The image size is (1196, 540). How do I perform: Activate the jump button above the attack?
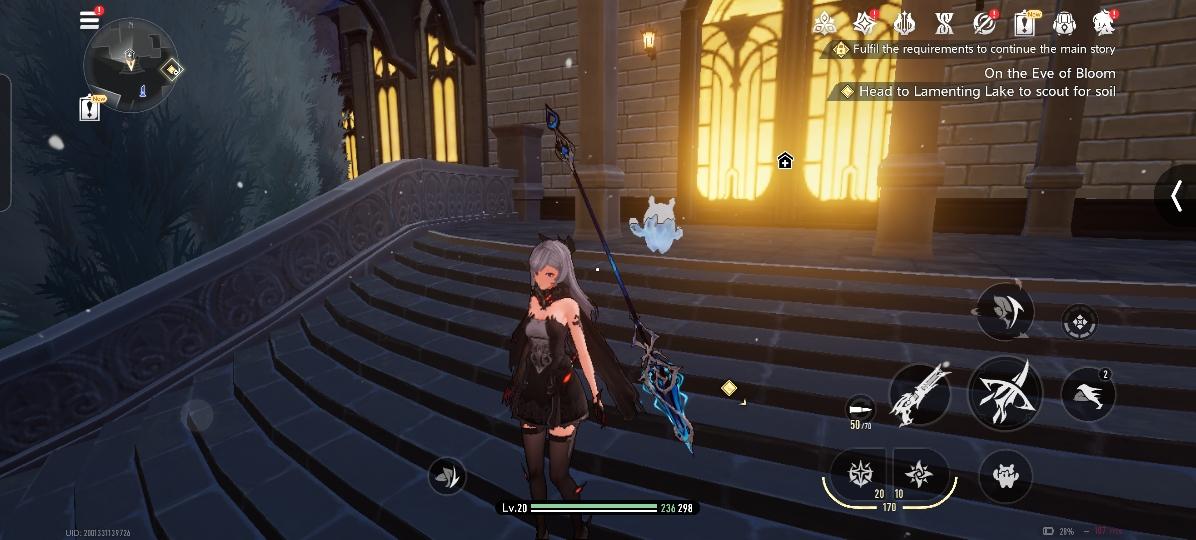pos(1005,311)
